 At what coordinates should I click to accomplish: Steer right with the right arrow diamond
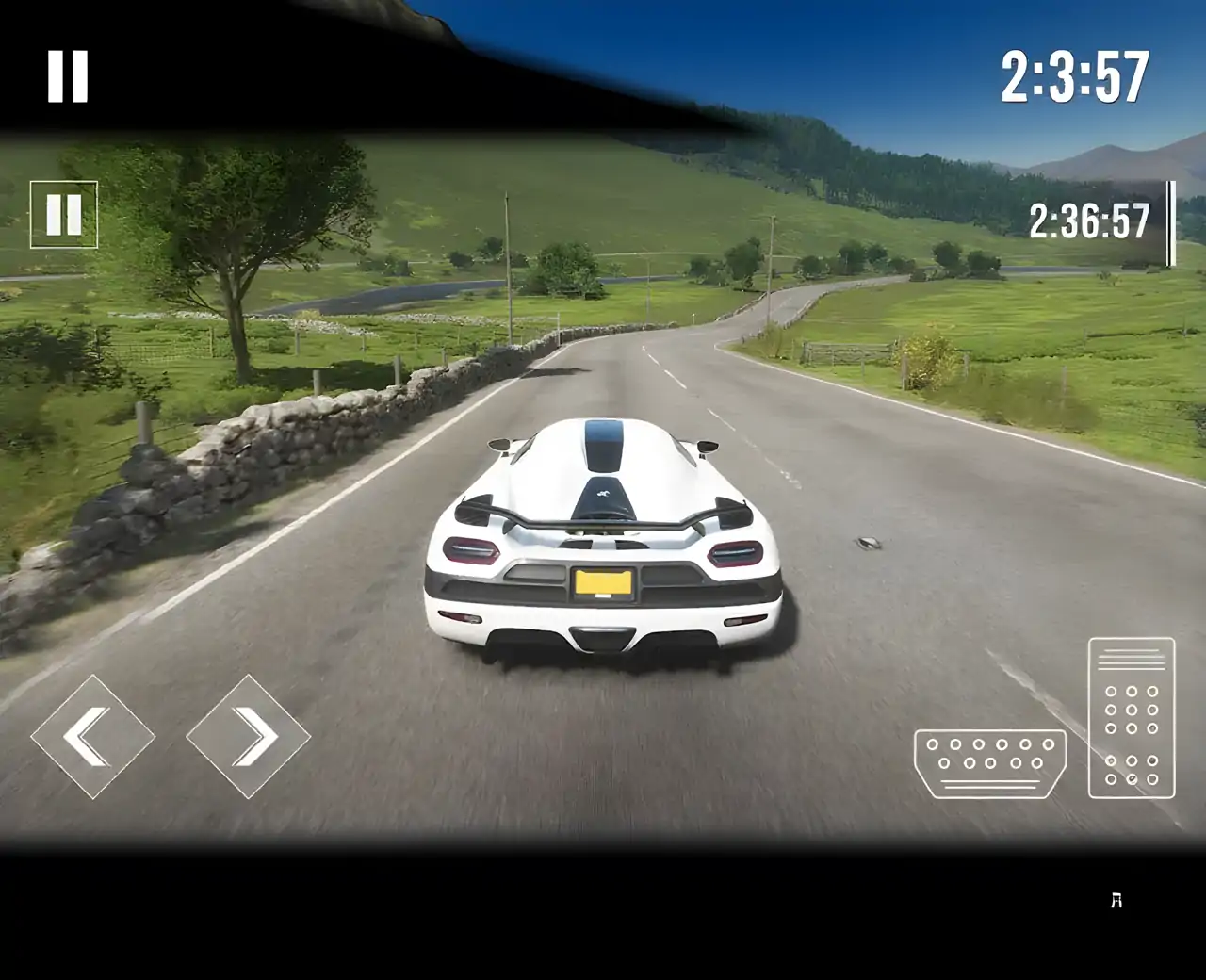pos(249,737)
